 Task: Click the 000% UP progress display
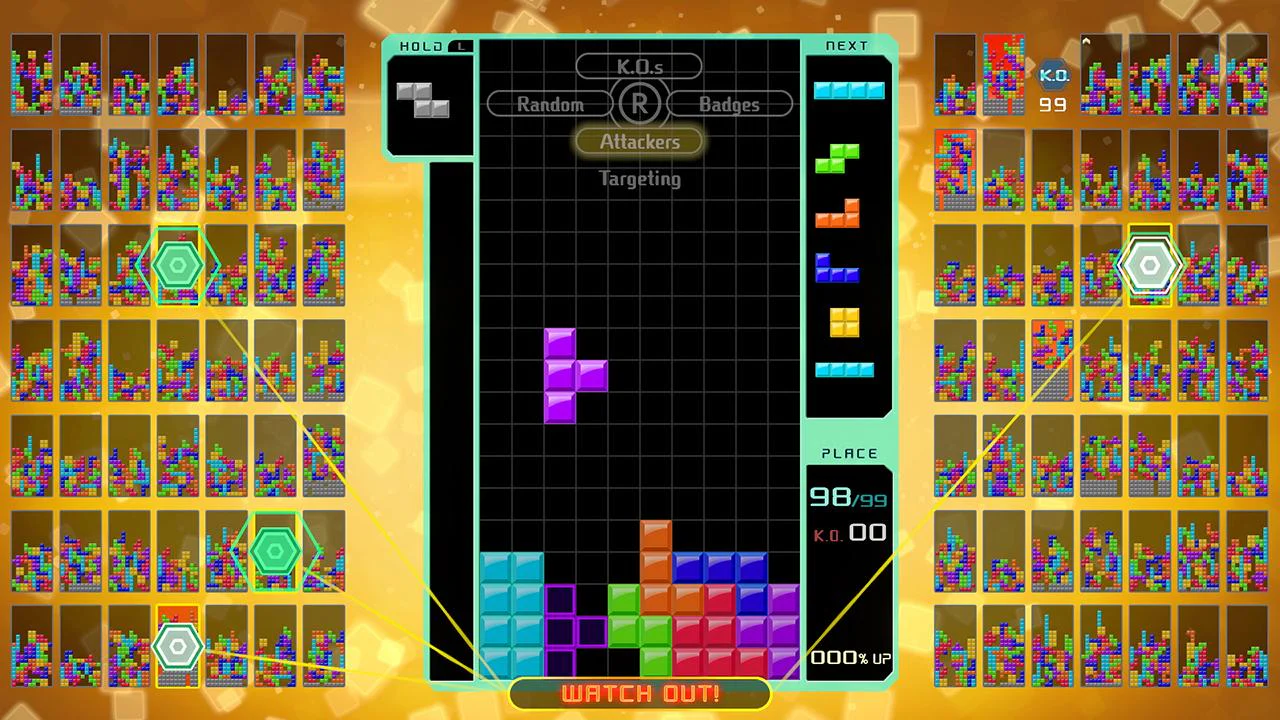pos(849,657)
